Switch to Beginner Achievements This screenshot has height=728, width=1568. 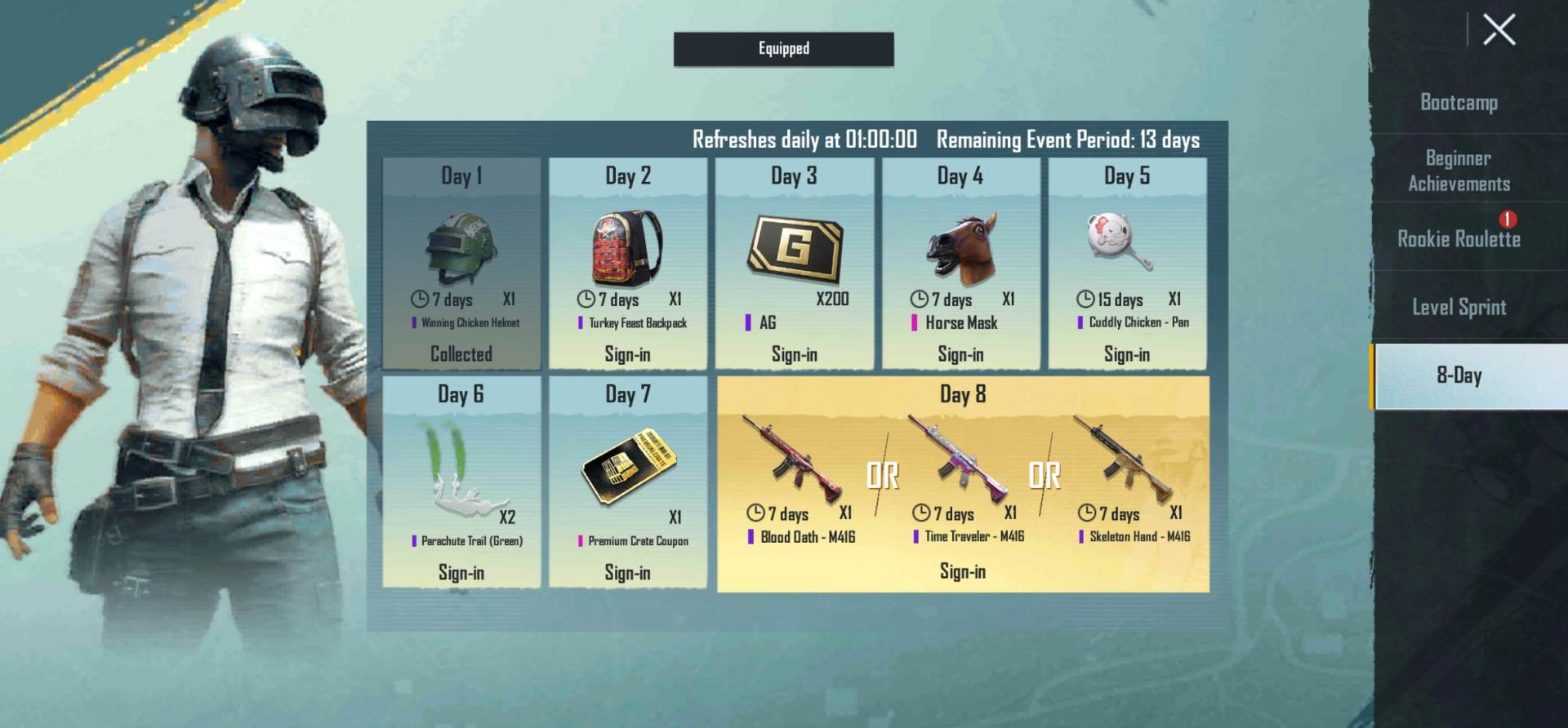coord(1460,171)
